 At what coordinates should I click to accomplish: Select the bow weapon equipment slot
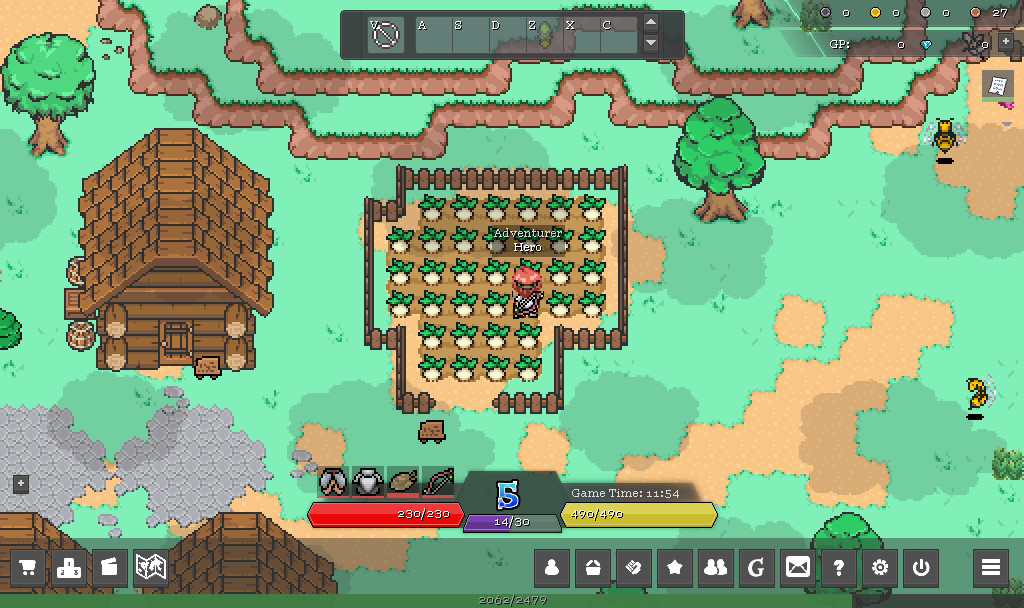point(438,482)
